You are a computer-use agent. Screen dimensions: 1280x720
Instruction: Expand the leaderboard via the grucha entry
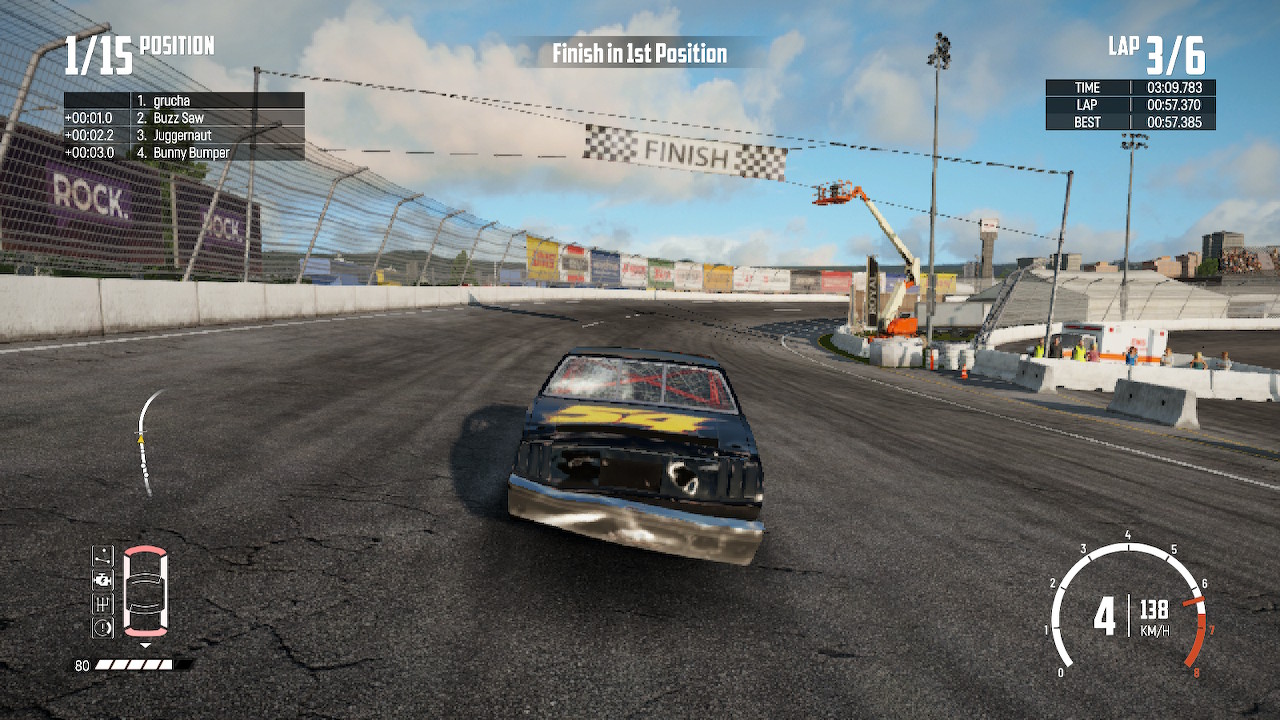coord(170,99)
